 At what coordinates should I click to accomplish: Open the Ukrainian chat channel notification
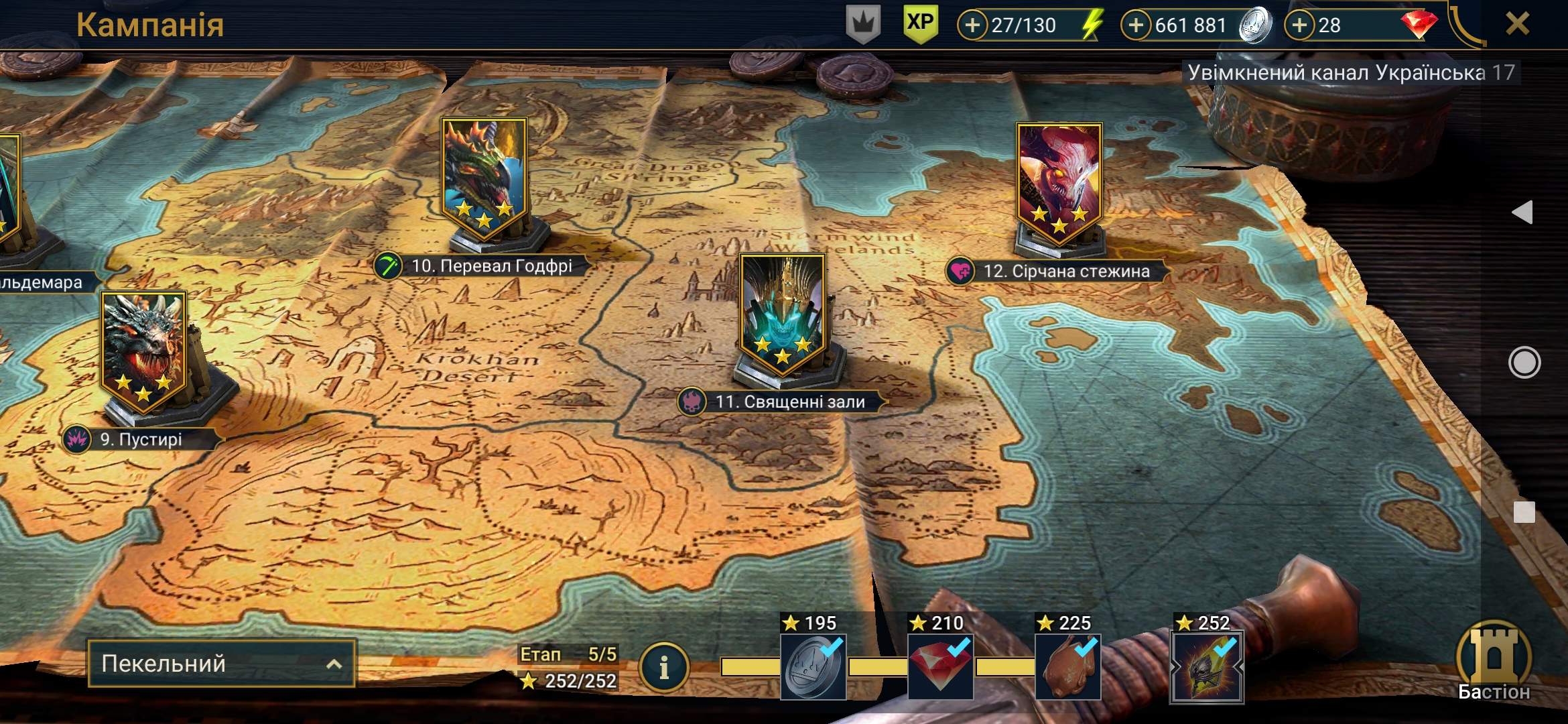point(1350,72)
